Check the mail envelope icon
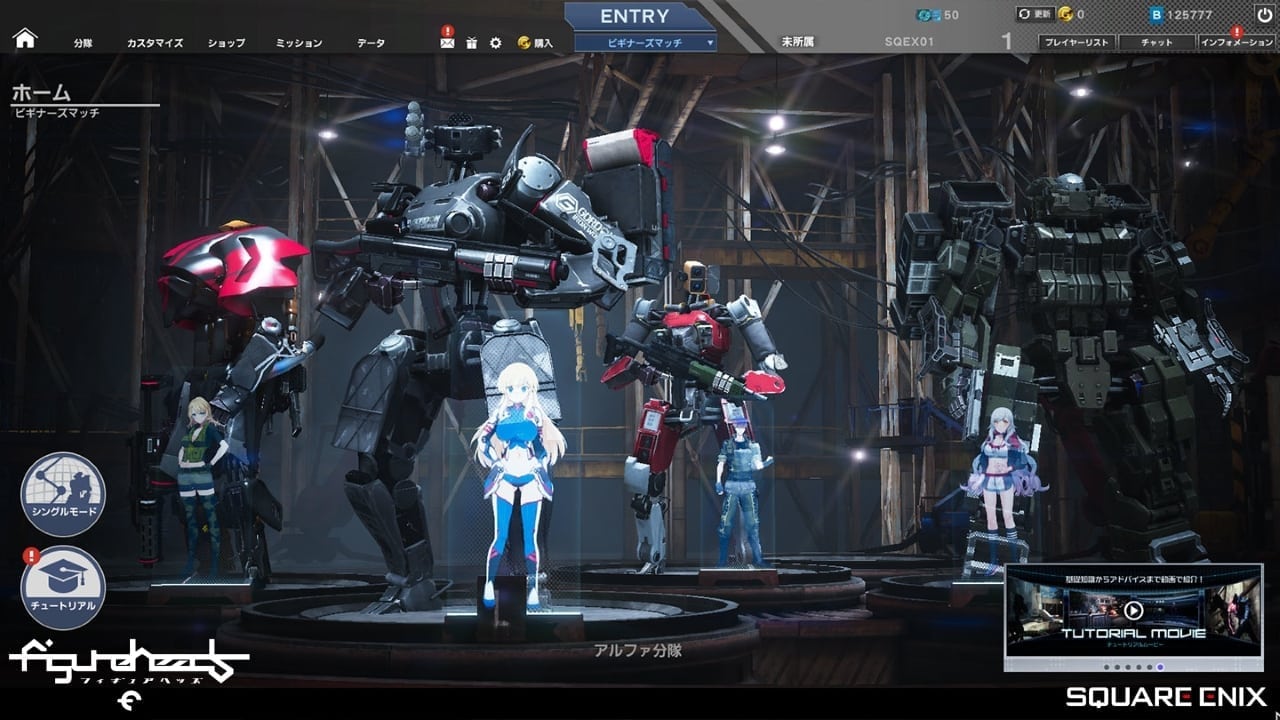This screenshot has width=1280, height=720. point(447,43)
